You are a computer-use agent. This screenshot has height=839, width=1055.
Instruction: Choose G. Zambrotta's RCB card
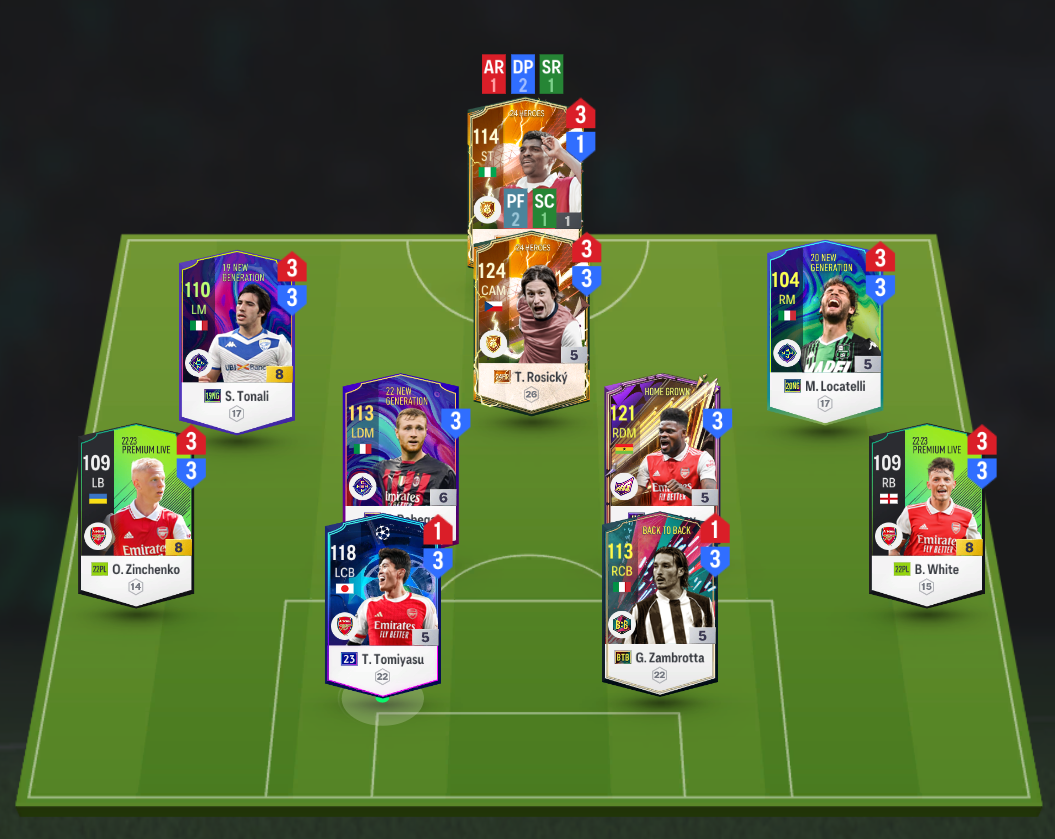pyautogui.click(x=659, y=600)
